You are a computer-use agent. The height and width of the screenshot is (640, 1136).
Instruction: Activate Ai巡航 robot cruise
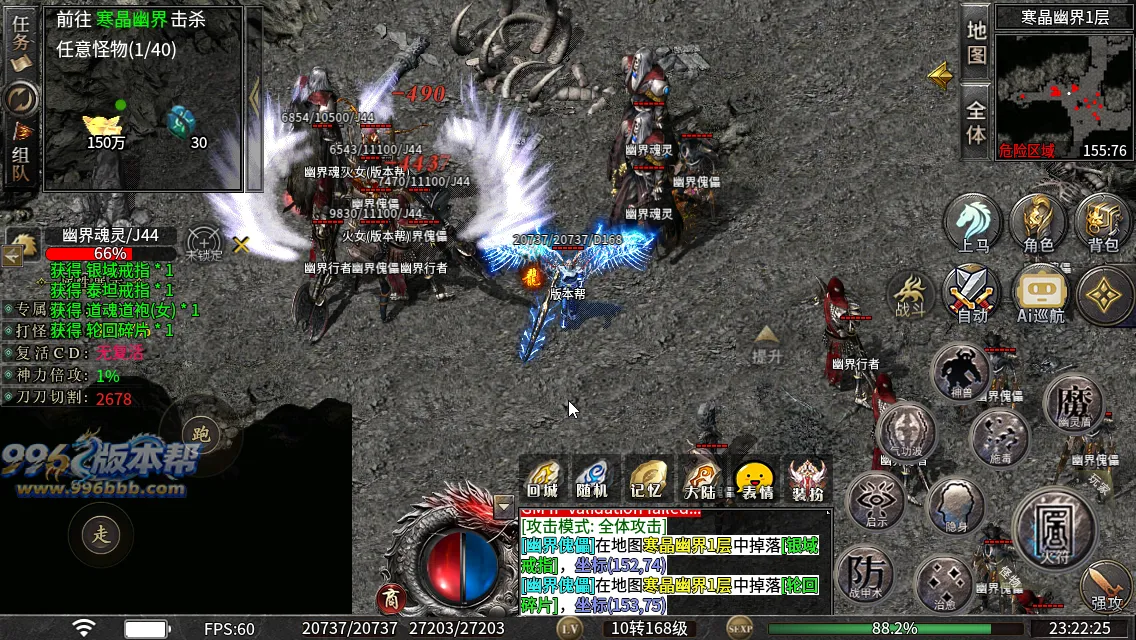click(1040, 294)
